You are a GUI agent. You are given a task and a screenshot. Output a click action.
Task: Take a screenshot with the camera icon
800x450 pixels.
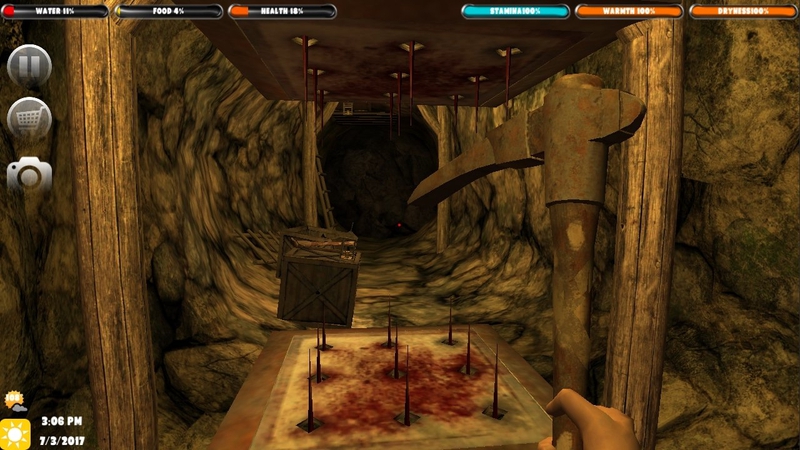(29, 175)
